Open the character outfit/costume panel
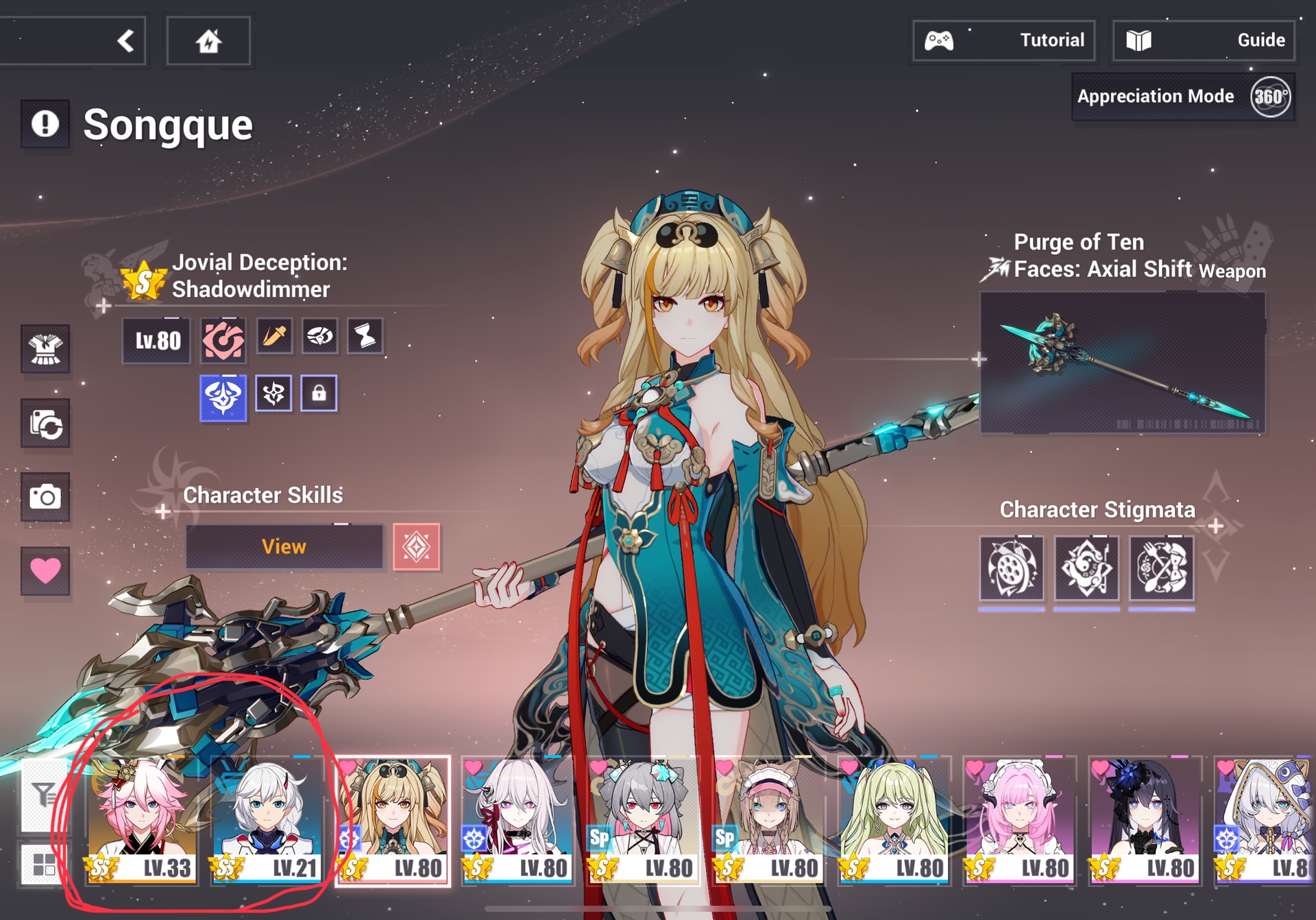Viewport: 1316px width, 920px height. click(45, 350)
